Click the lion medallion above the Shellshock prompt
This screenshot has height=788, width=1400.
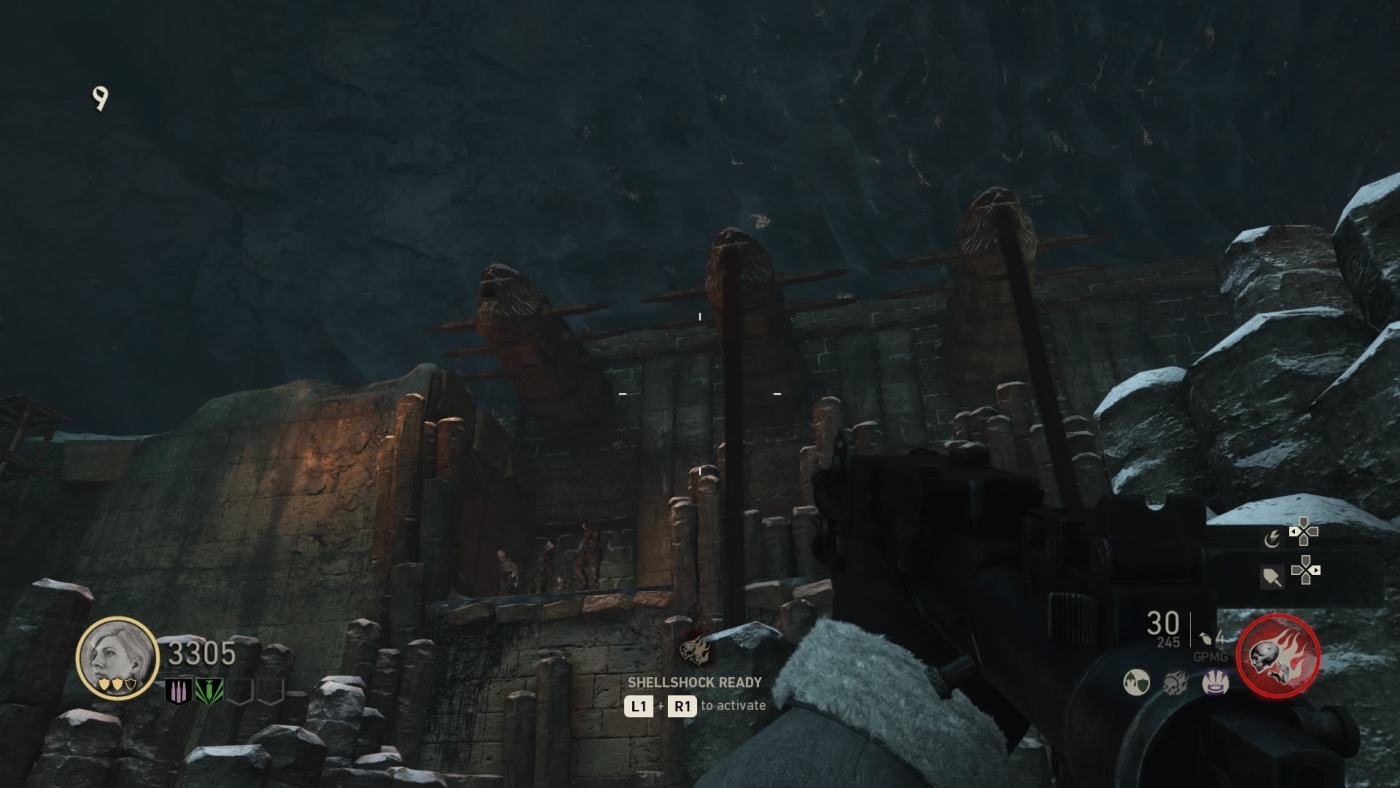click(x=697, y=650)
